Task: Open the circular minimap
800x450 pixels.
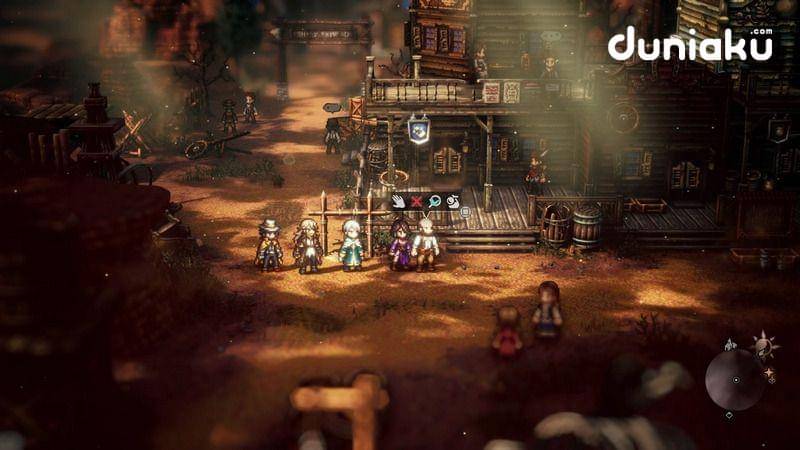Action: tap(735, 379)
